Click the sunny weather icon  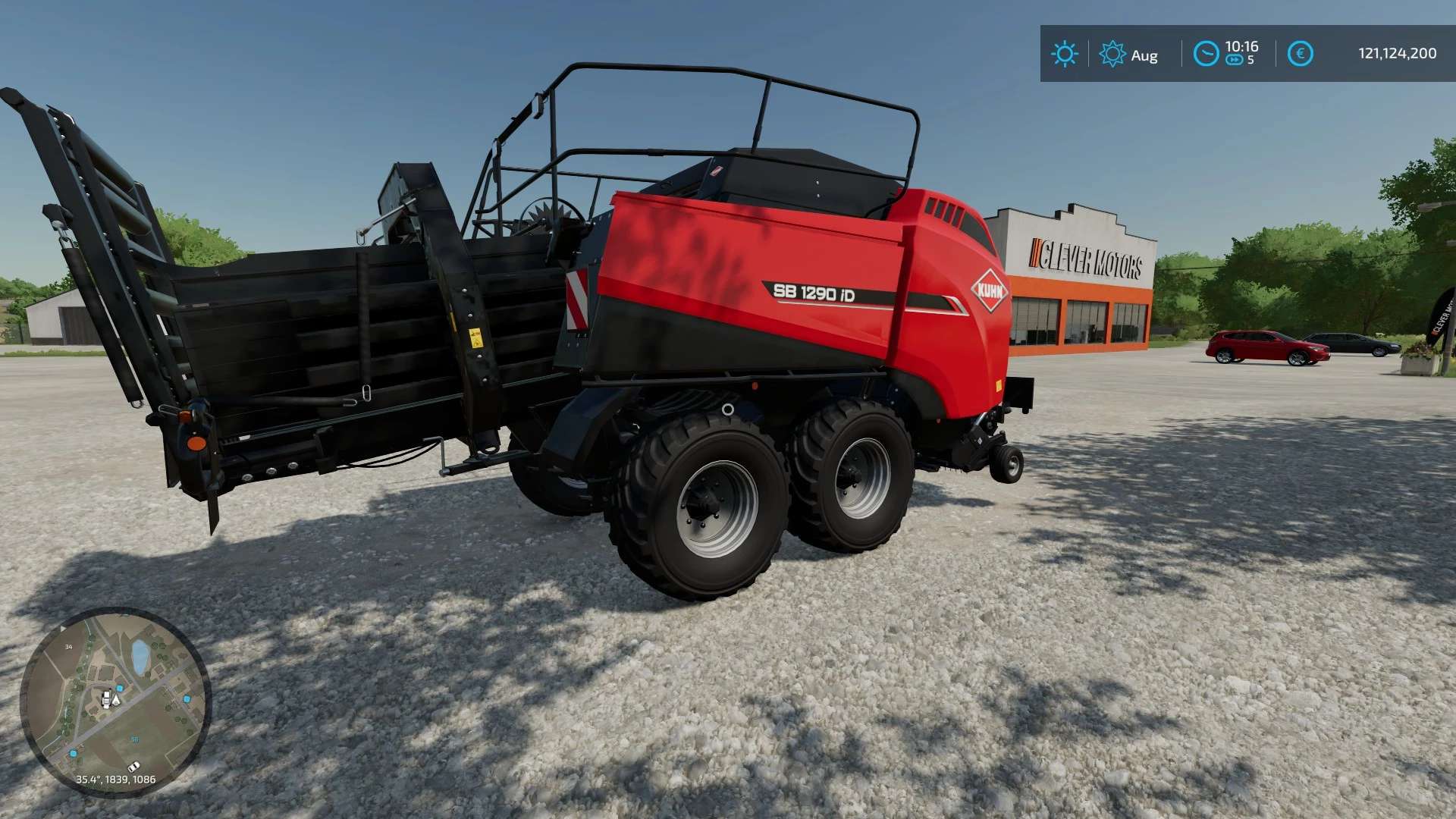tap(1064, 54)
